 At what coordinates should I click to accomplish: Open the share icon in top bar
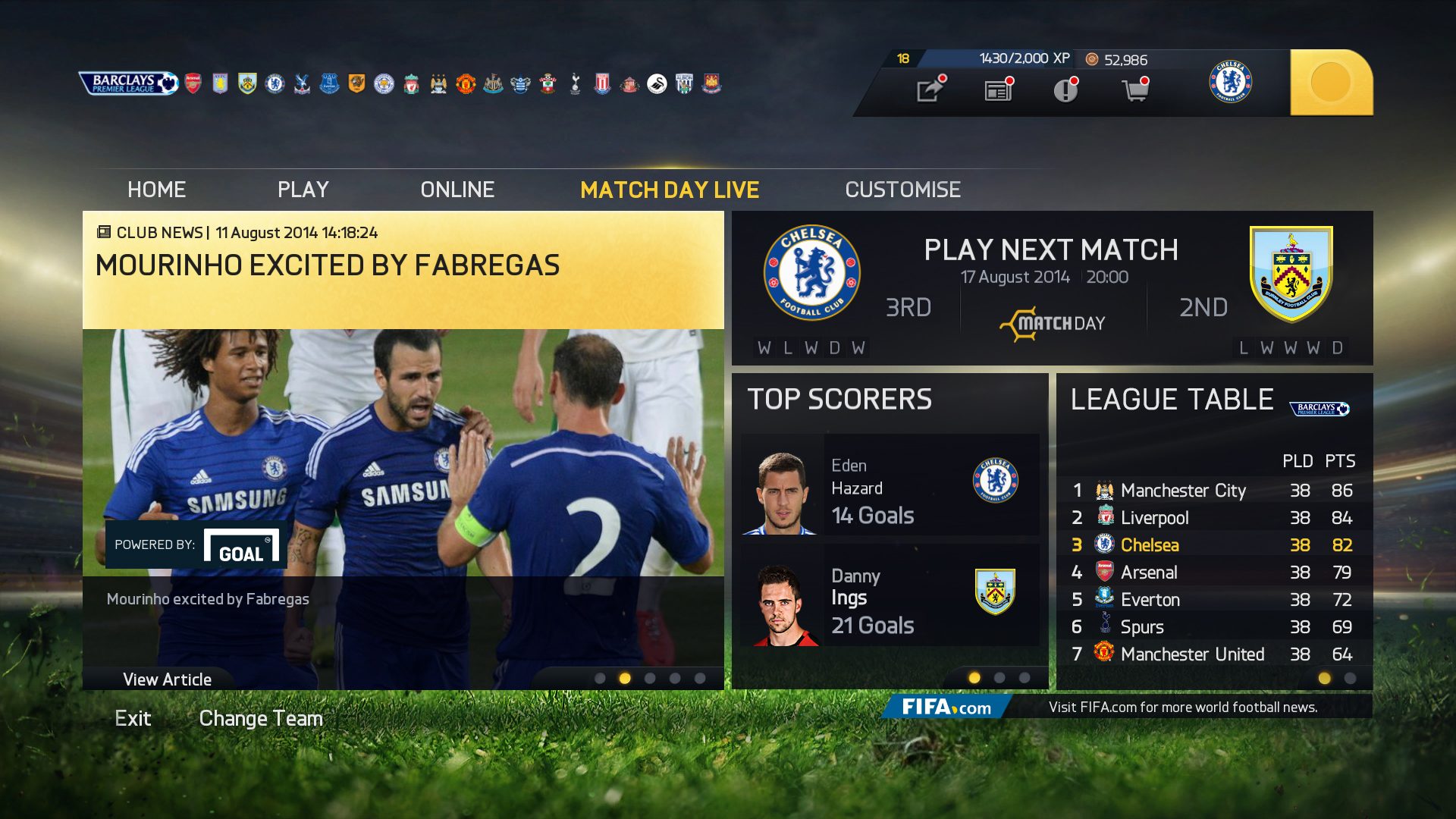tap(929, 89)
